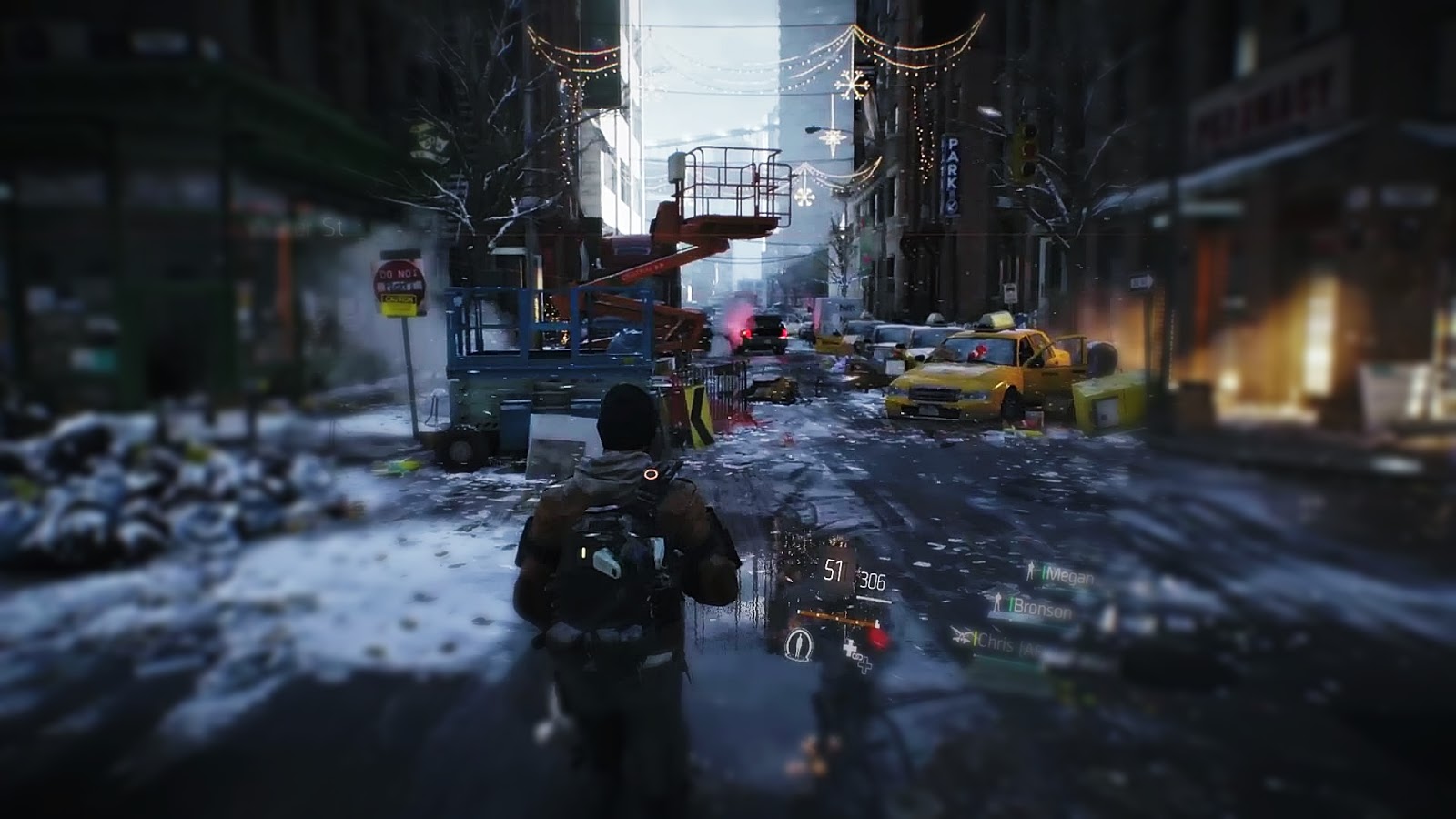Toggle Chris's yellow status indicator
This screenshot has width=1456, height=819.
[x=976, y=640]
